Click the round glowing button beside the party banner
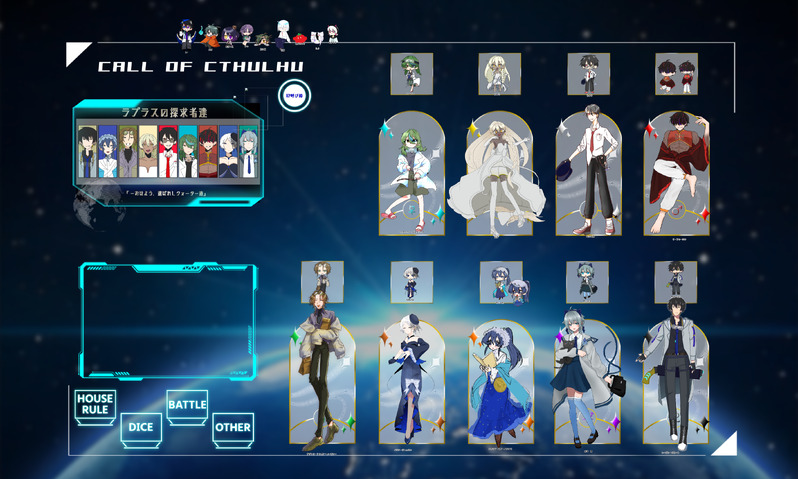Screen dimensions: 798x479 coord(291,97)
